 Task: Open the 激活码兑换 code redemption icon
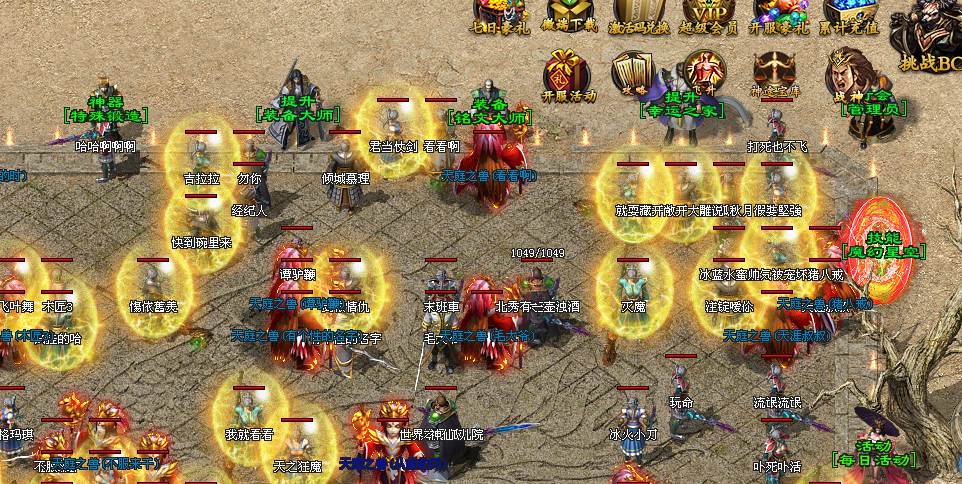coord(639,14)
